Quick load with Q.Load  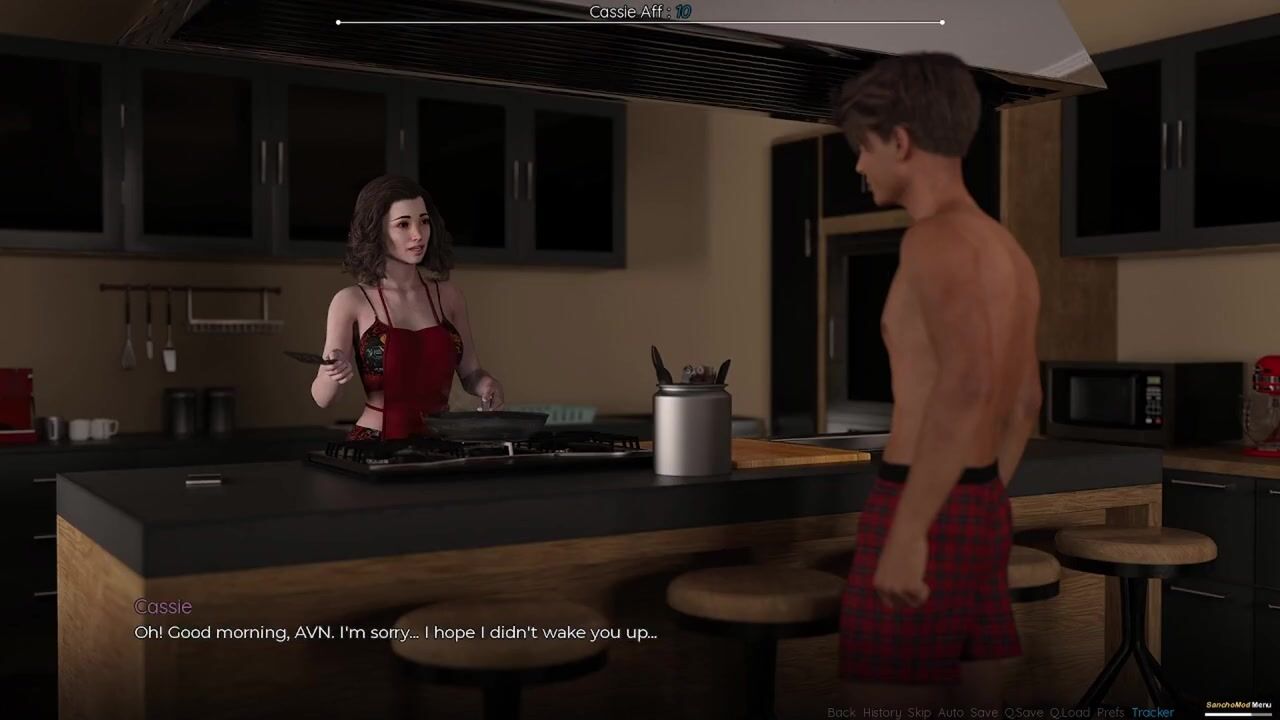coord(1069,712)
